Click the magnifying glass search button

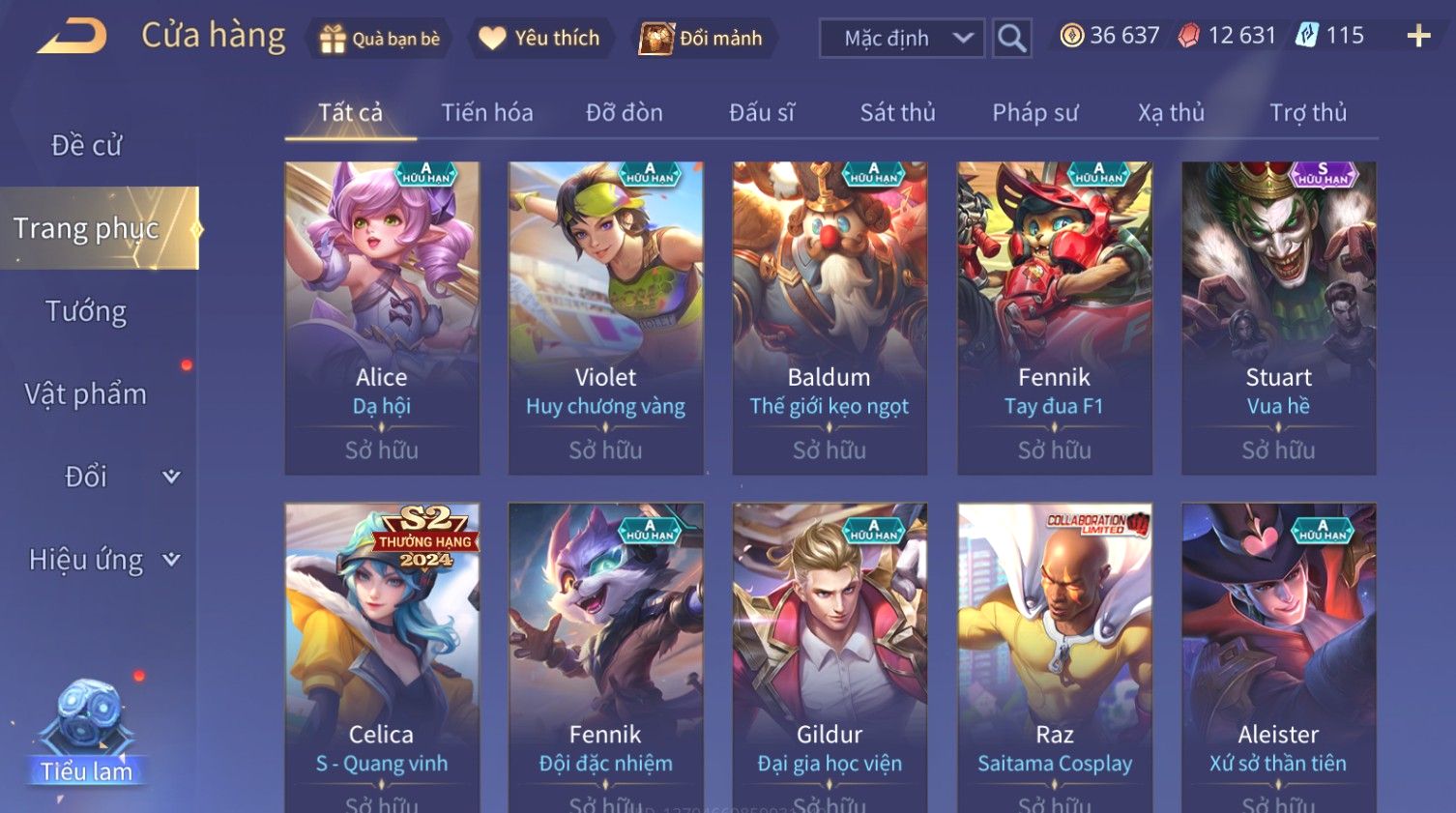coord(1011,39)
